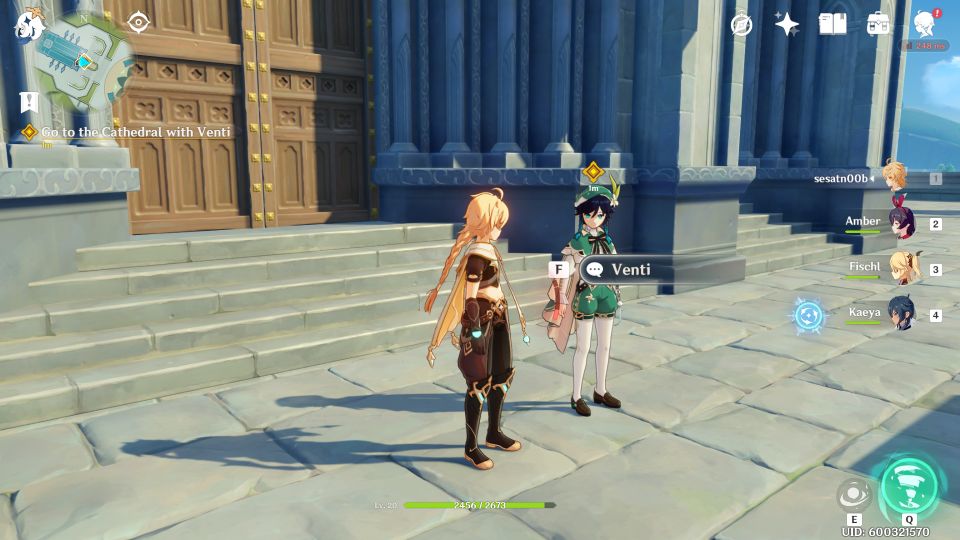Click the quest navigation icon beside minimap
This screenshot has height=540, width=960.
click(138, 22)
